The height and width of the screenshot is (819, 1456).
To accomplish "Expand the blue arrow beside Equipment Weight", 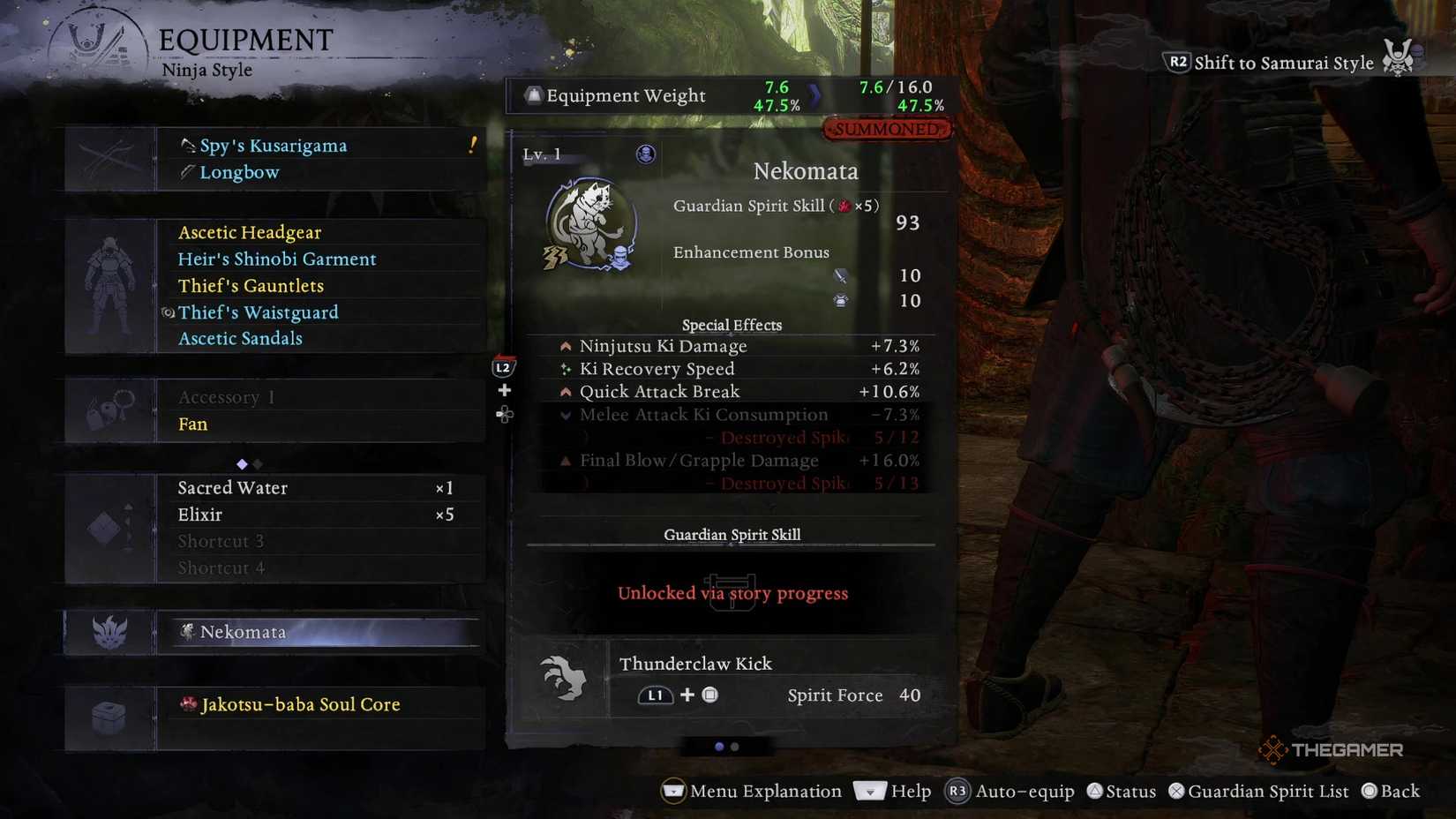I will 814,95.
